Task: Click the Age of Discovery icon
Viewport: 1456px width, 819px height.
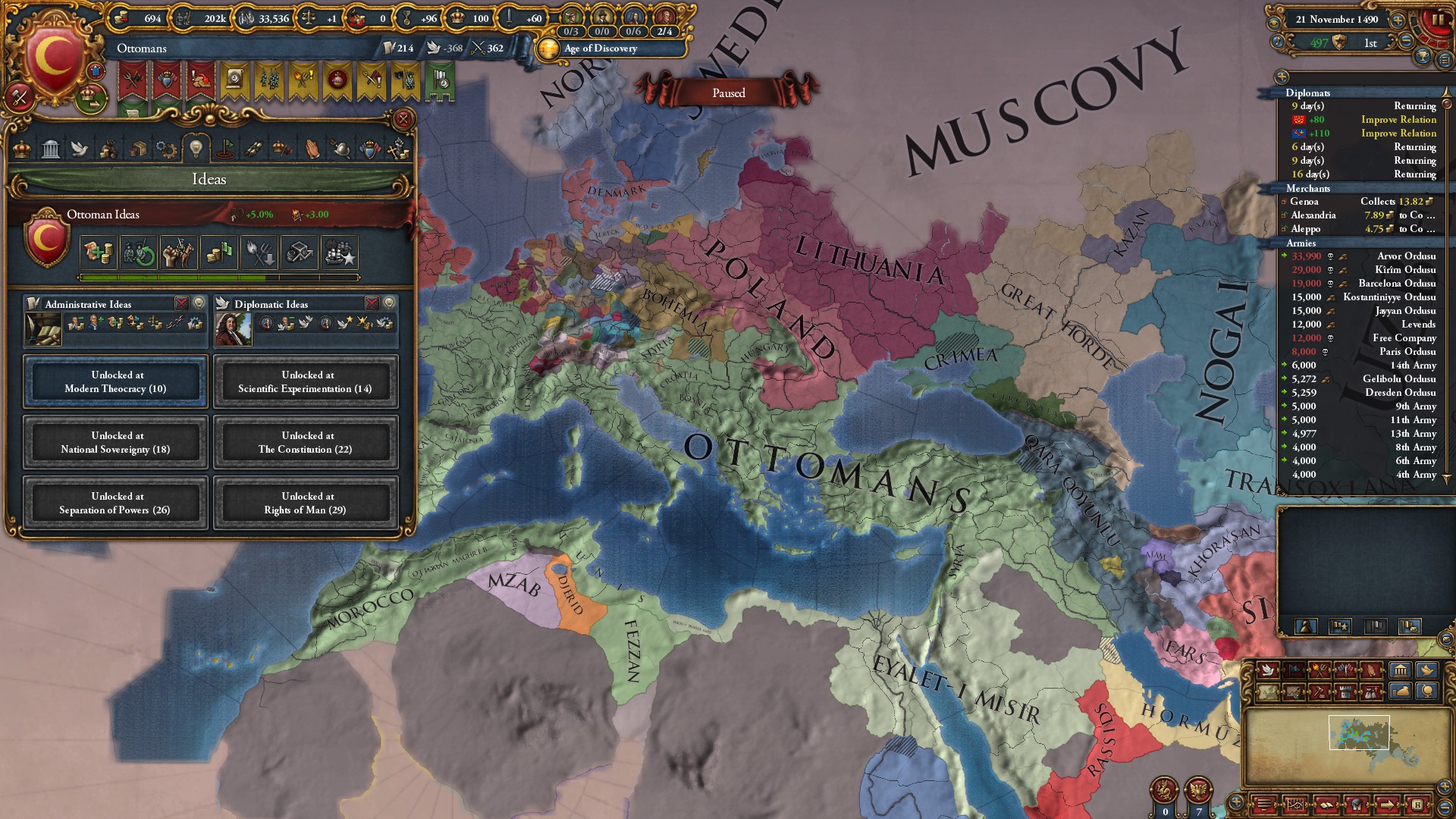Action: (x=548, y=50)
